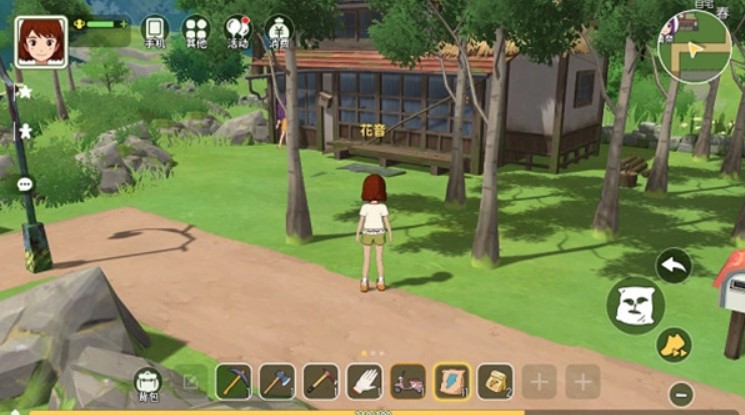Open the 洛商 shop icon

click(x=279, y=31)
